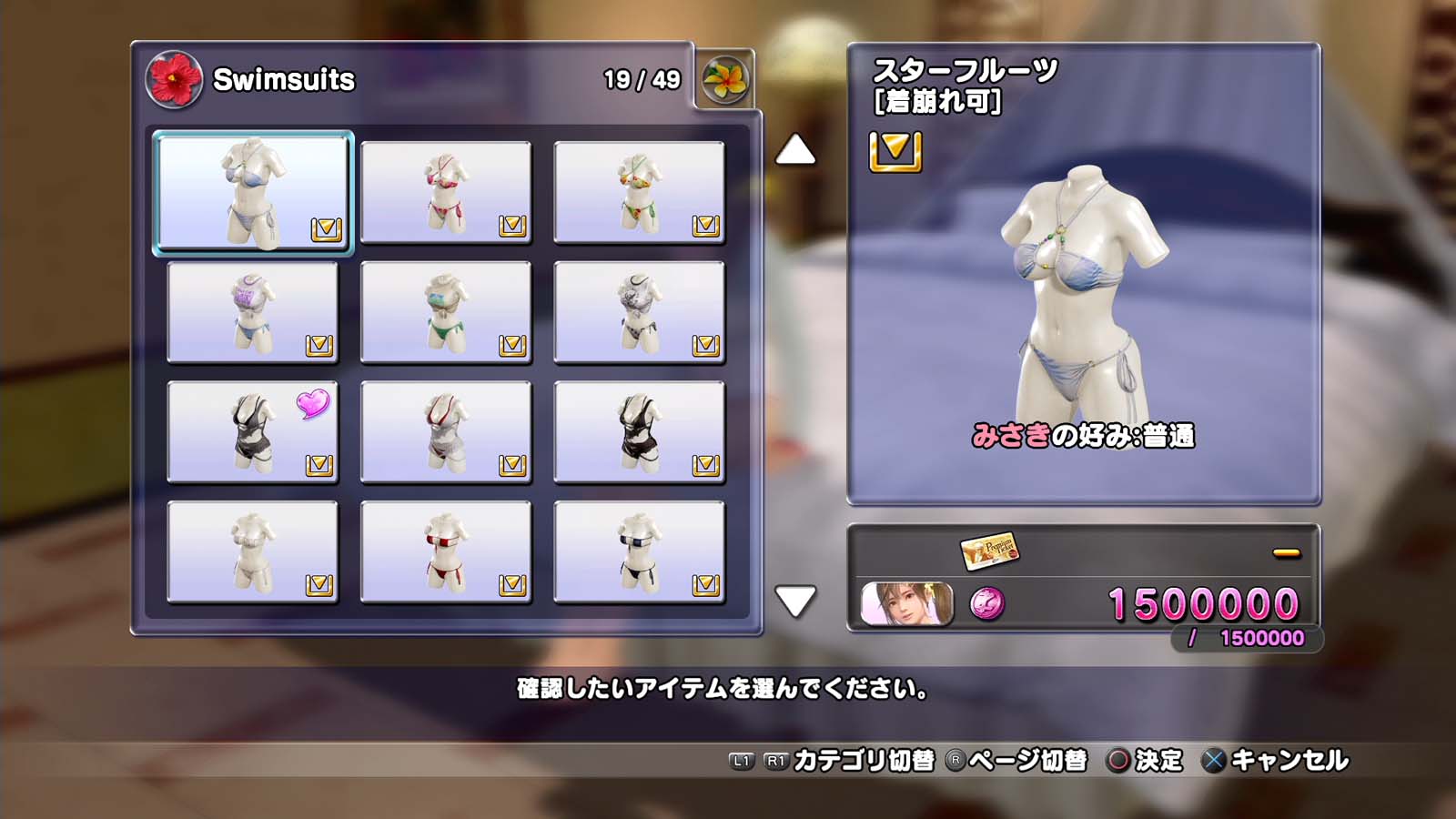Click the Misaki character portrait

click(907, 603)
